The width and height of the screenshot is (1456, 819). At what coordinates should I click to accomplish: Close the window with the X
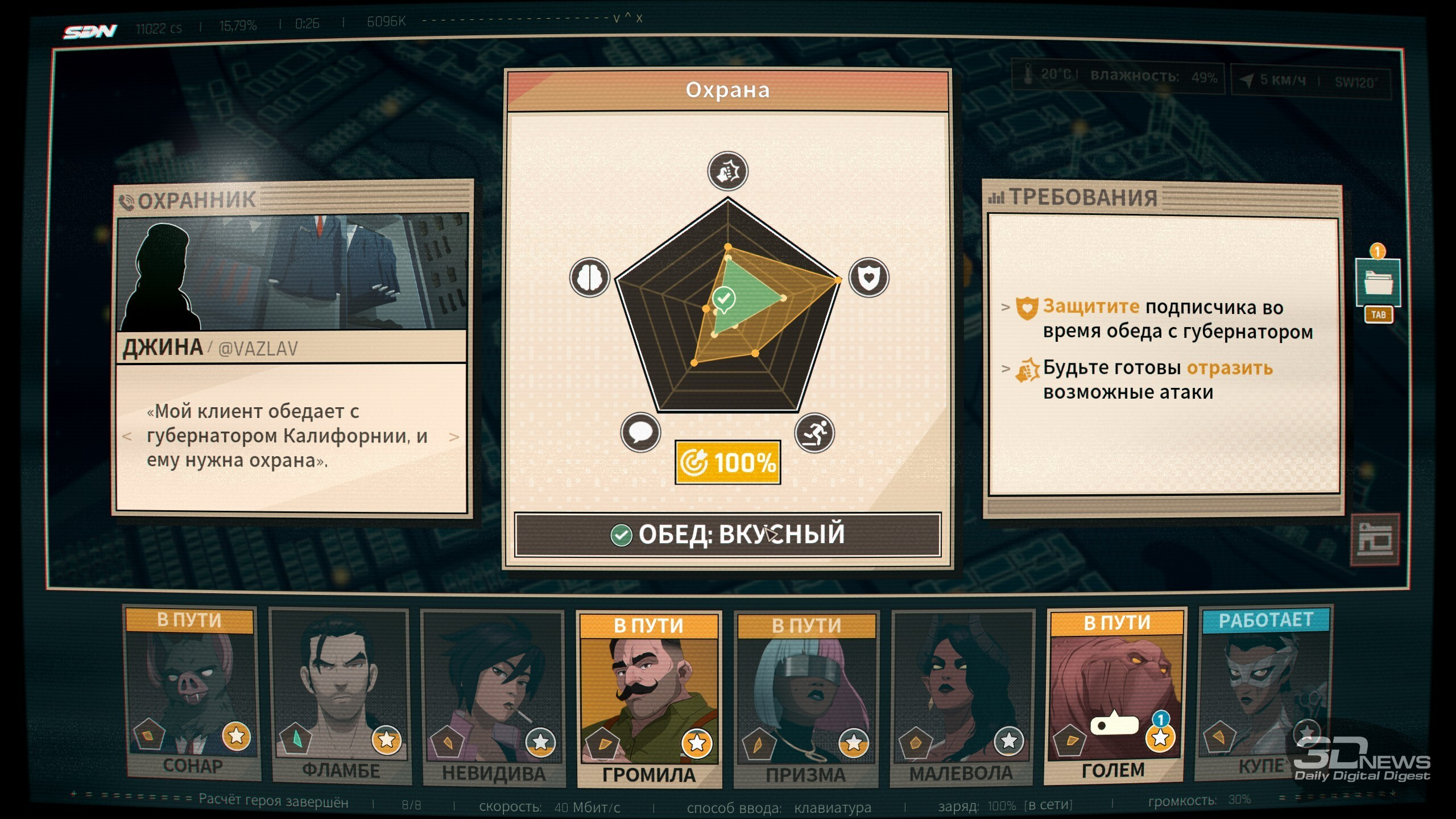(639, 18)
